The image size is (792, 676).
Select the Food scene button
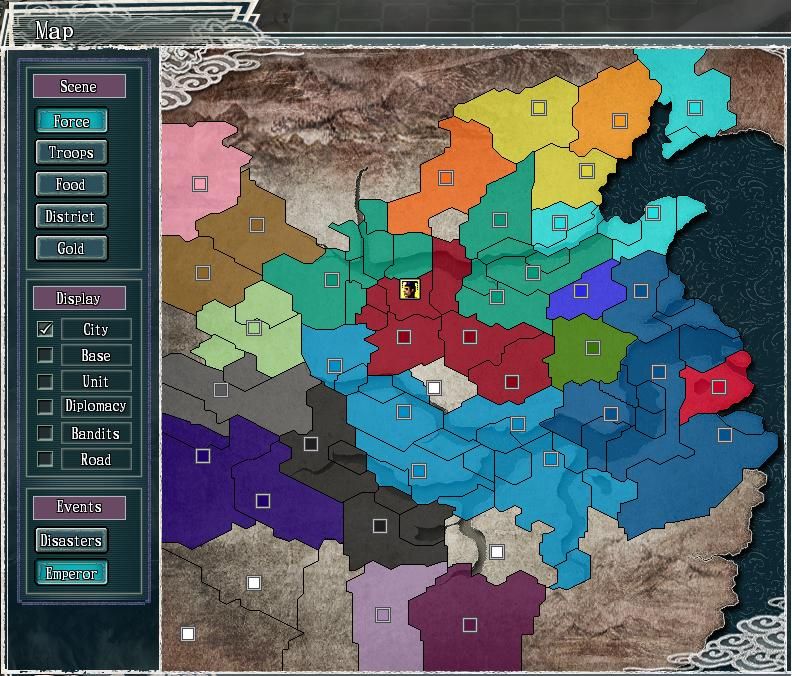click(71, 184)
